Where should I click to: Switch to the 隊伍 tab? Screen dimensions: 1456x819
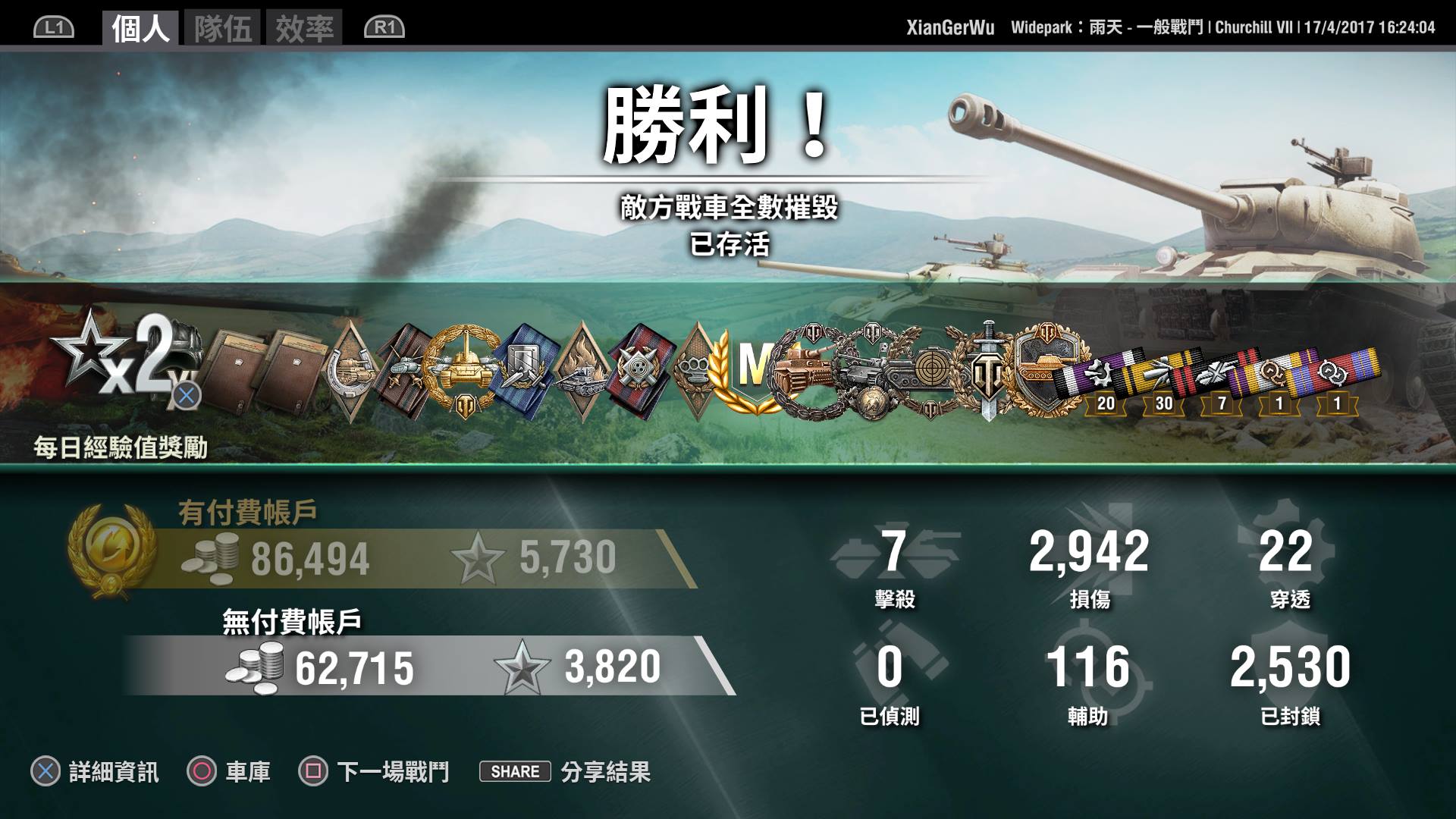(x=222, y=29)
